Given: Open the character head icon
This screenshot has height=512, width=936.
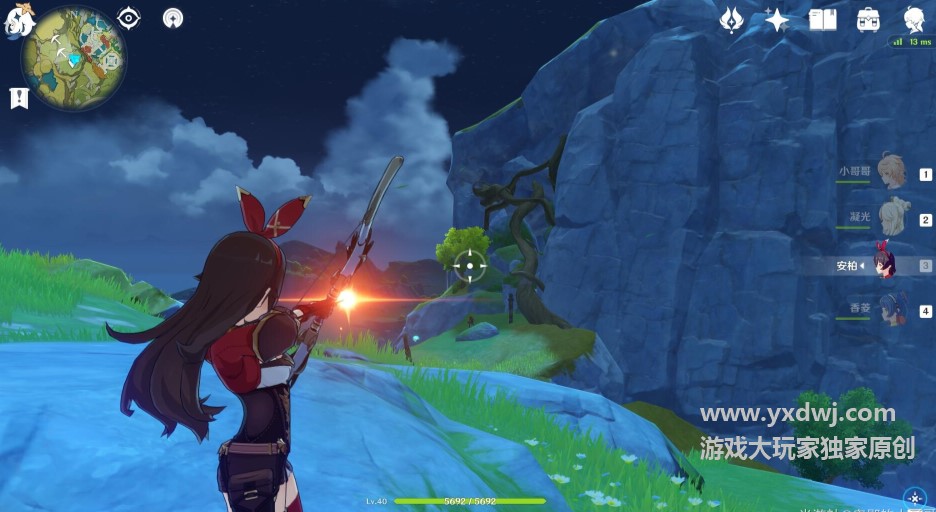Looking at the screenshot, I should coord(913,19).
